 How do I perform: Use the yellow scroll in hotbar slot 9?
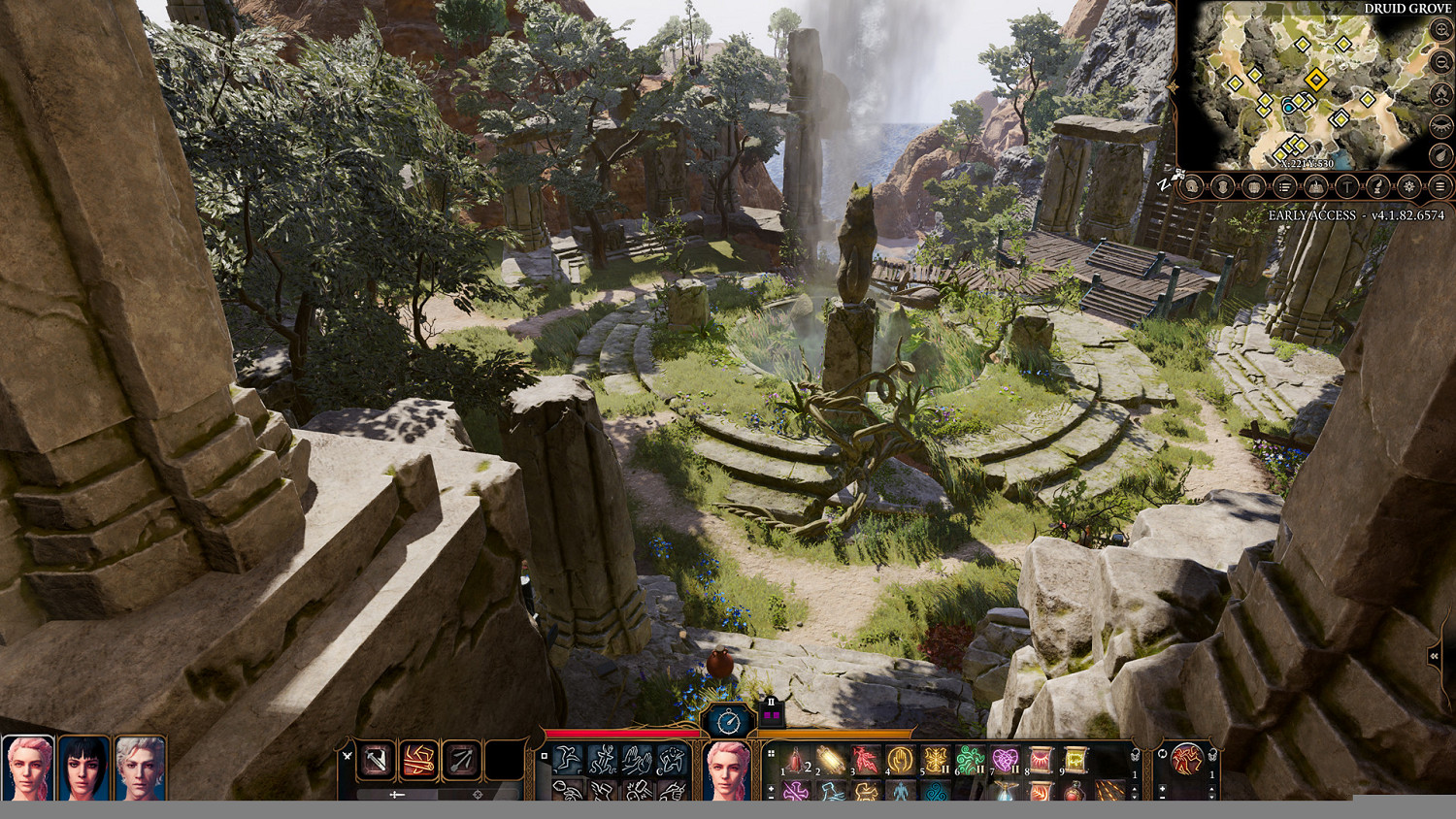tap(1075, 760)
